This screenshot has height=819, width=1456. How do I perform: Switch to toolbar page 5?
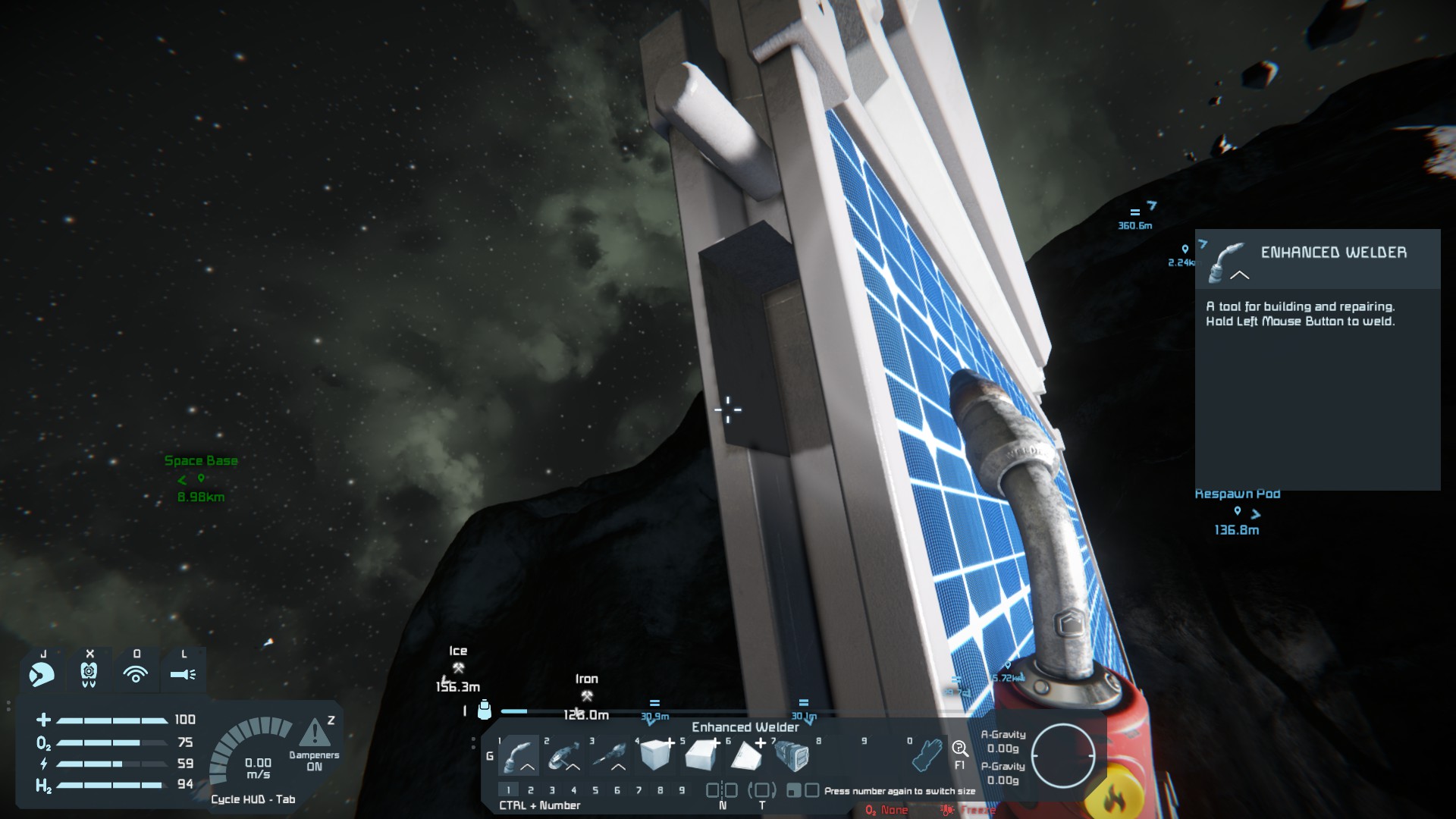pyautogui.click(x=595, y=790)
